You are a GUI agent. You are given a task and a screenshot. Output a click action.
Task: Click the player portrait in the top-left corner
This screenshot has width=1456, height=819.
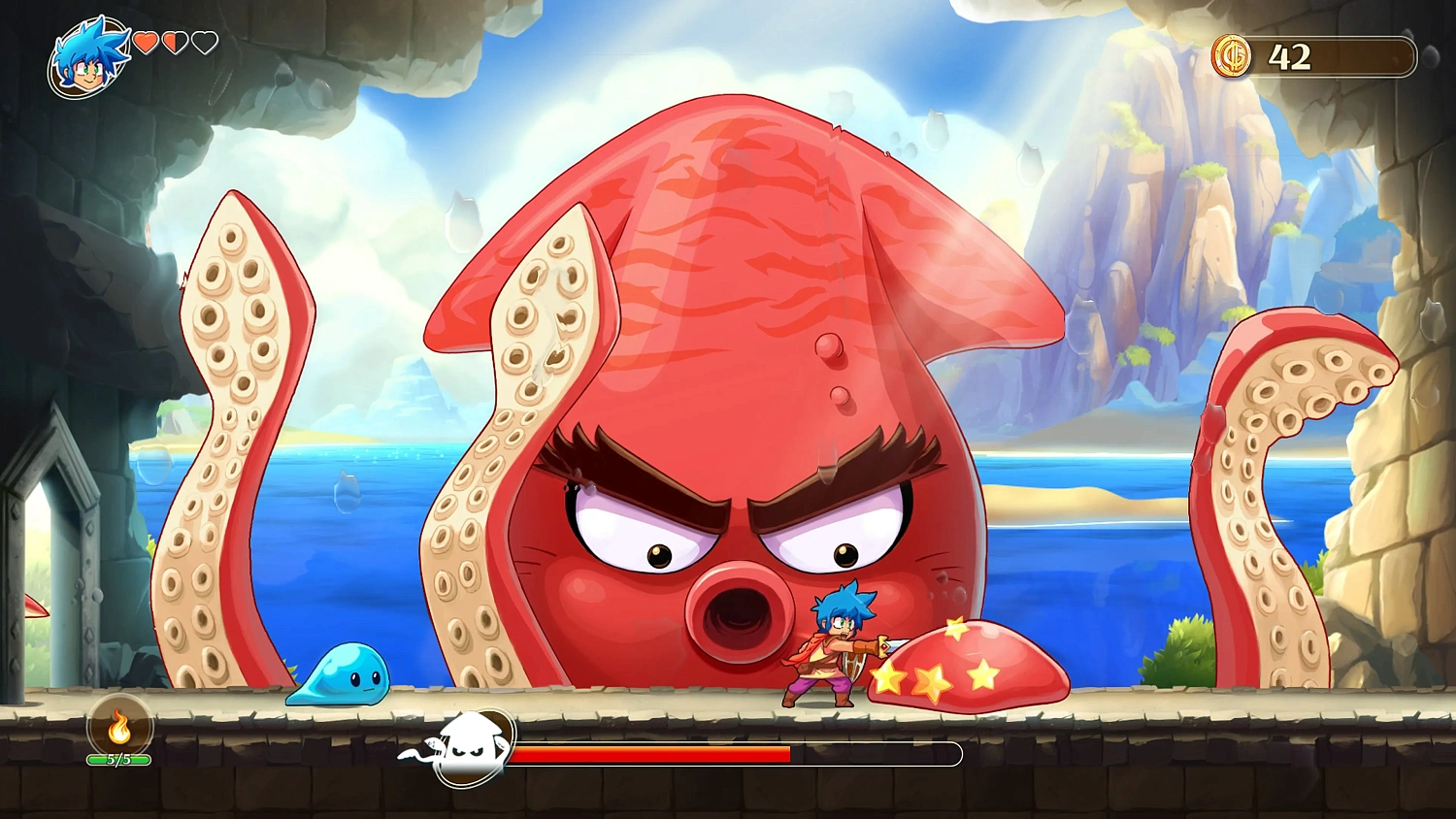tap(90, 56)
